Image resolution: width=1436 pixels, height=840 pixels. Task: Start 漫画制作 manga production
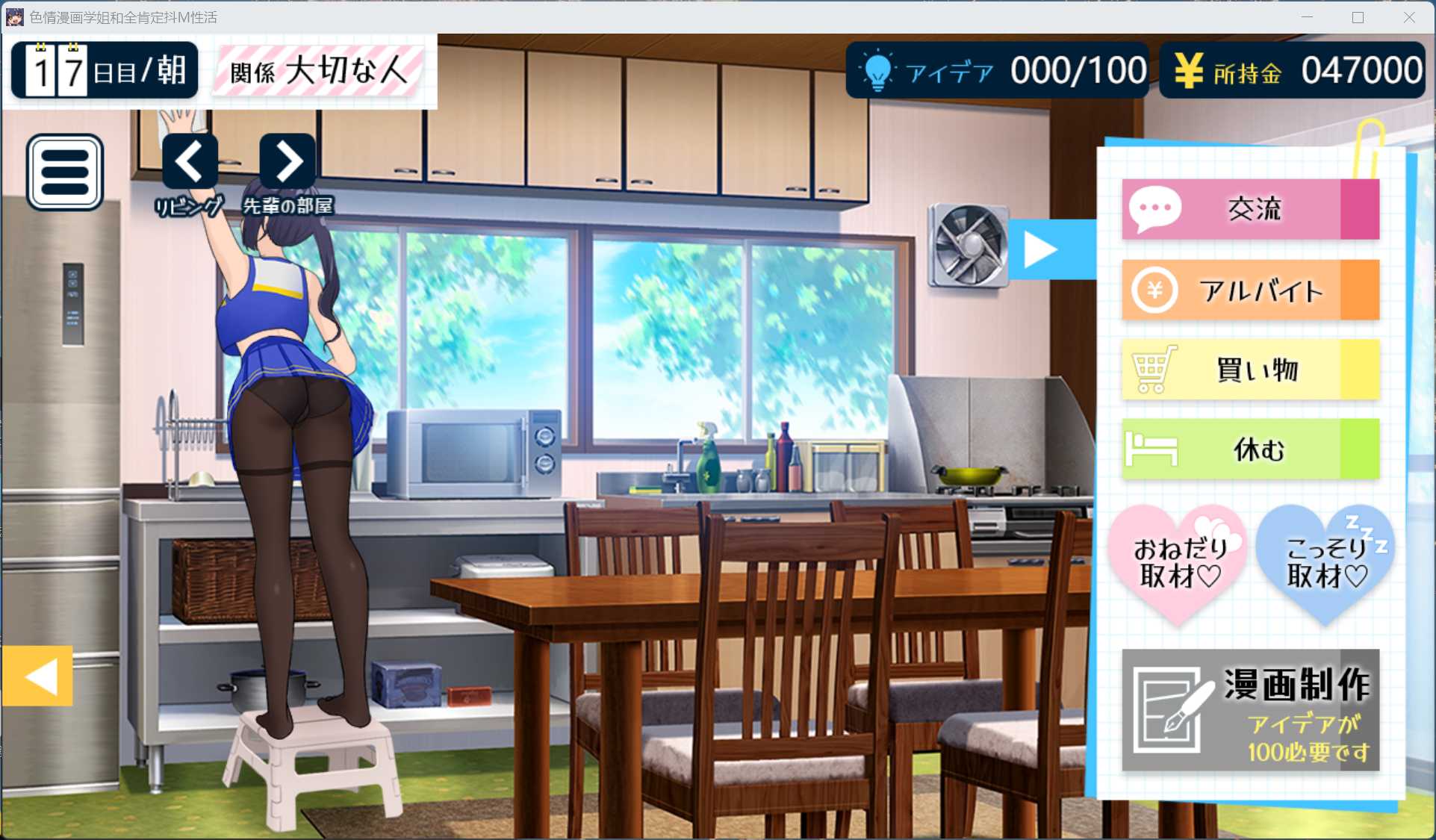(1250, 710)
